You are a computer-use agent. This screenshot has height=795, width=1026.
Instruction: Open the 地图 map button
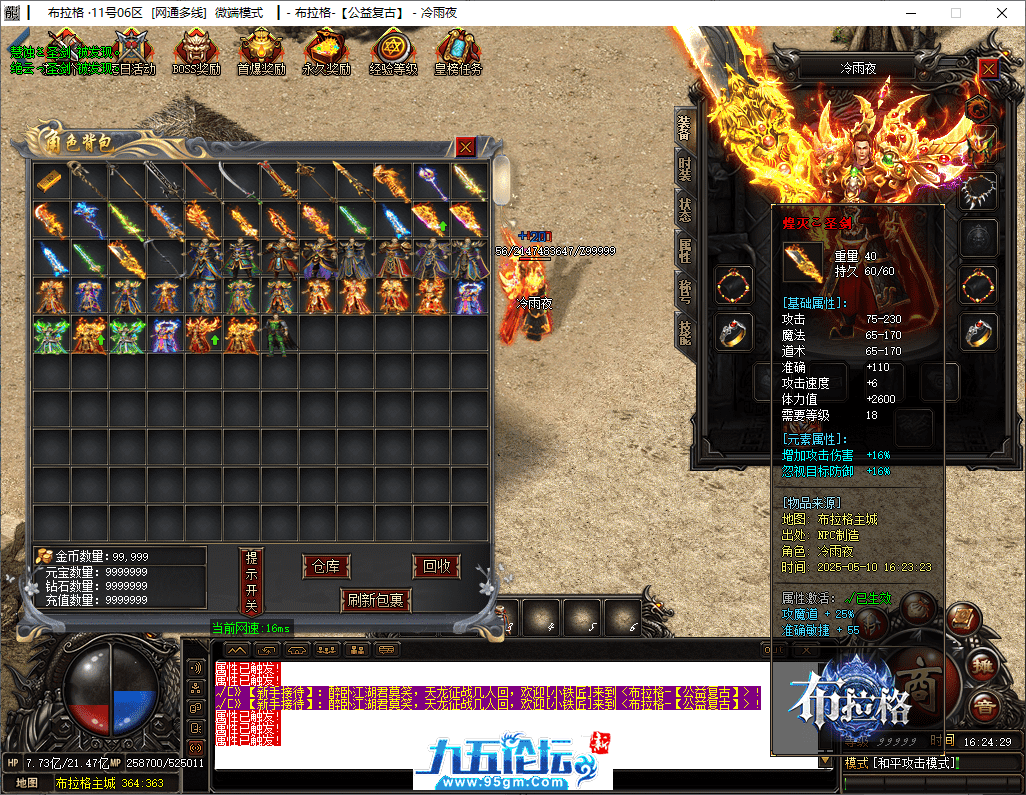click(27, 783)
